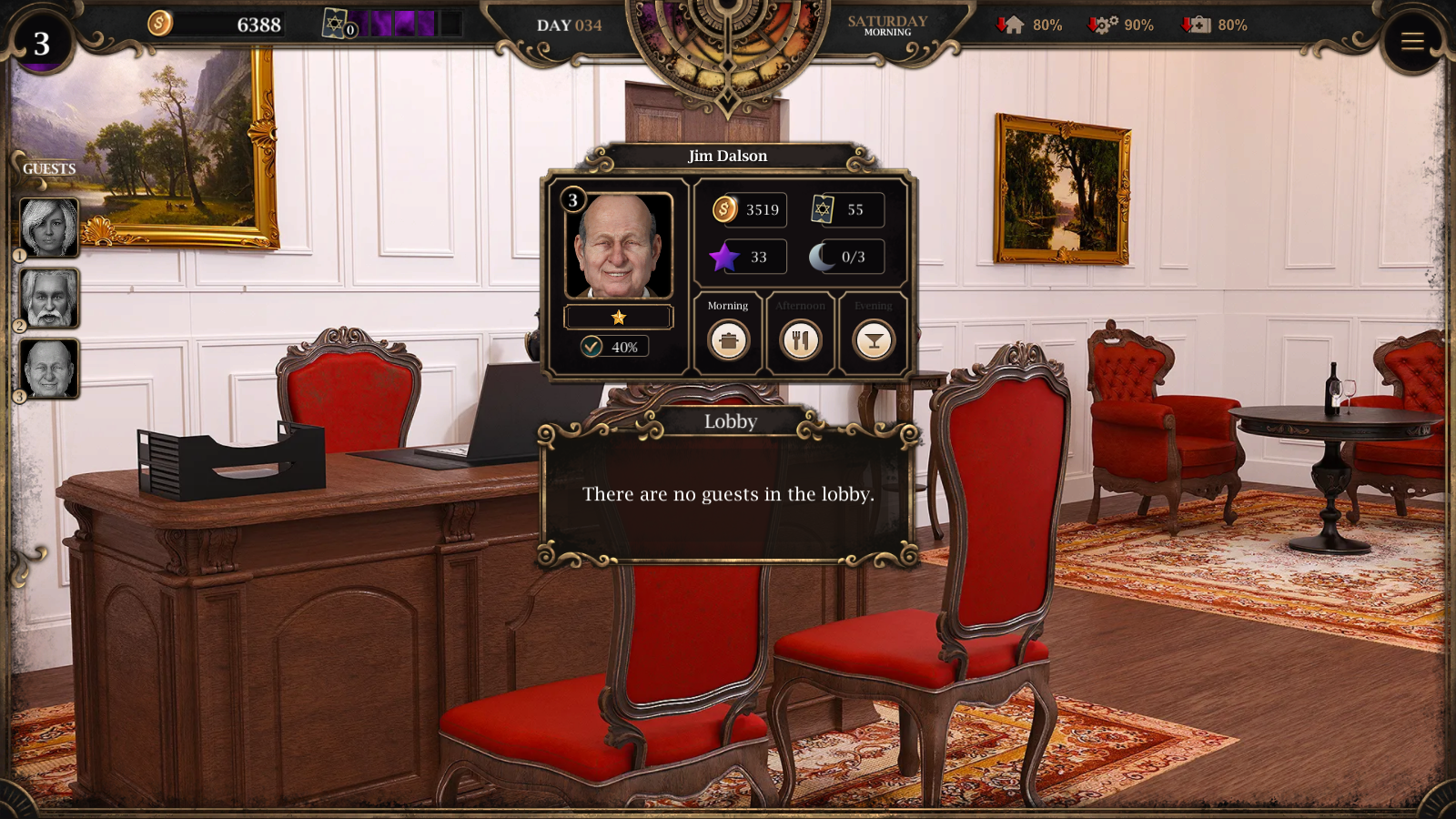This screenshot has width=1456, height=819.
Task: Click the gears maintenance 90% indicator
Action: click(1121, 25)
